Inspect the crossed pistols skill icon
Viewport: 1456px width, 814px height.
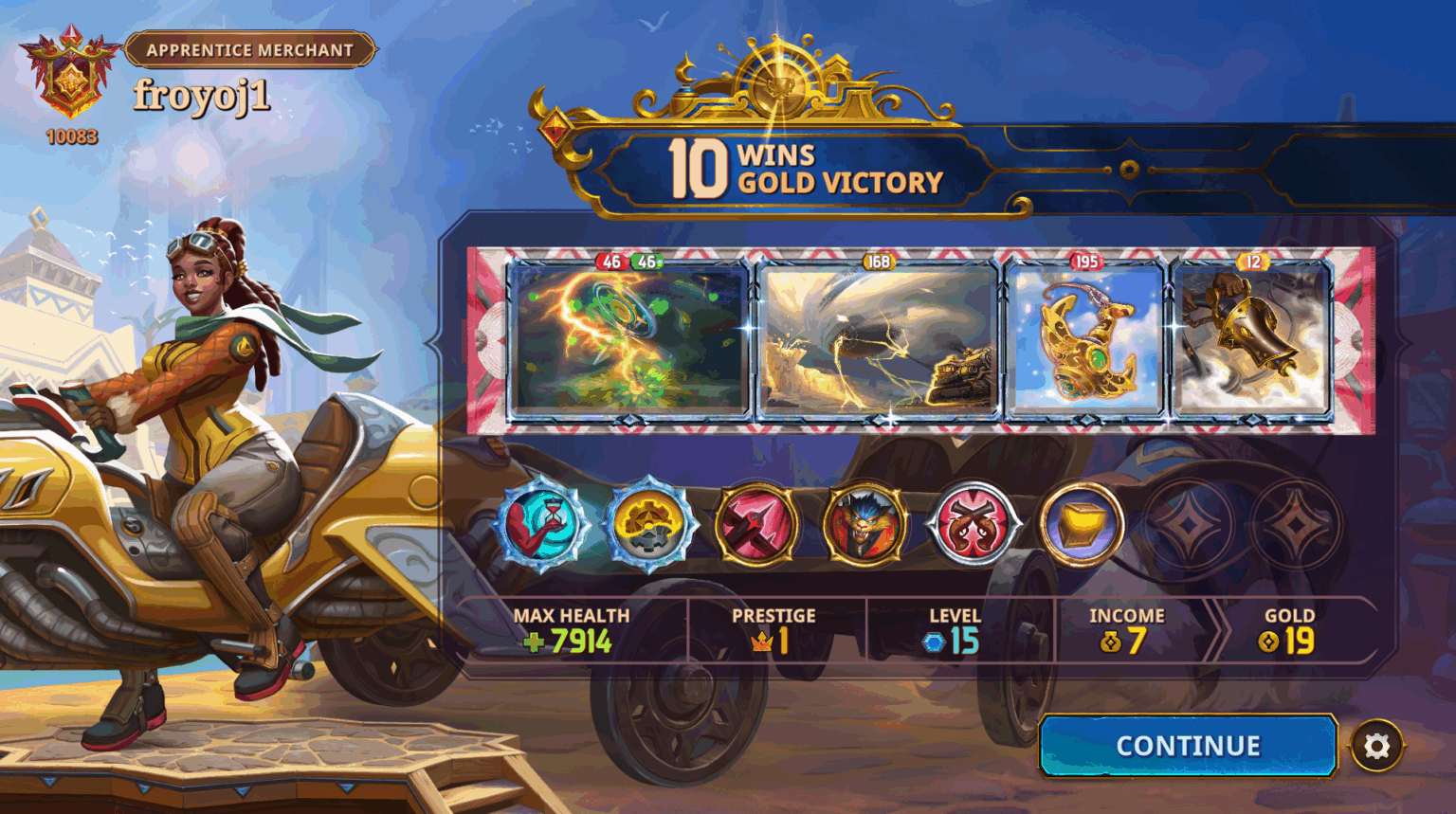pos(972,524)
